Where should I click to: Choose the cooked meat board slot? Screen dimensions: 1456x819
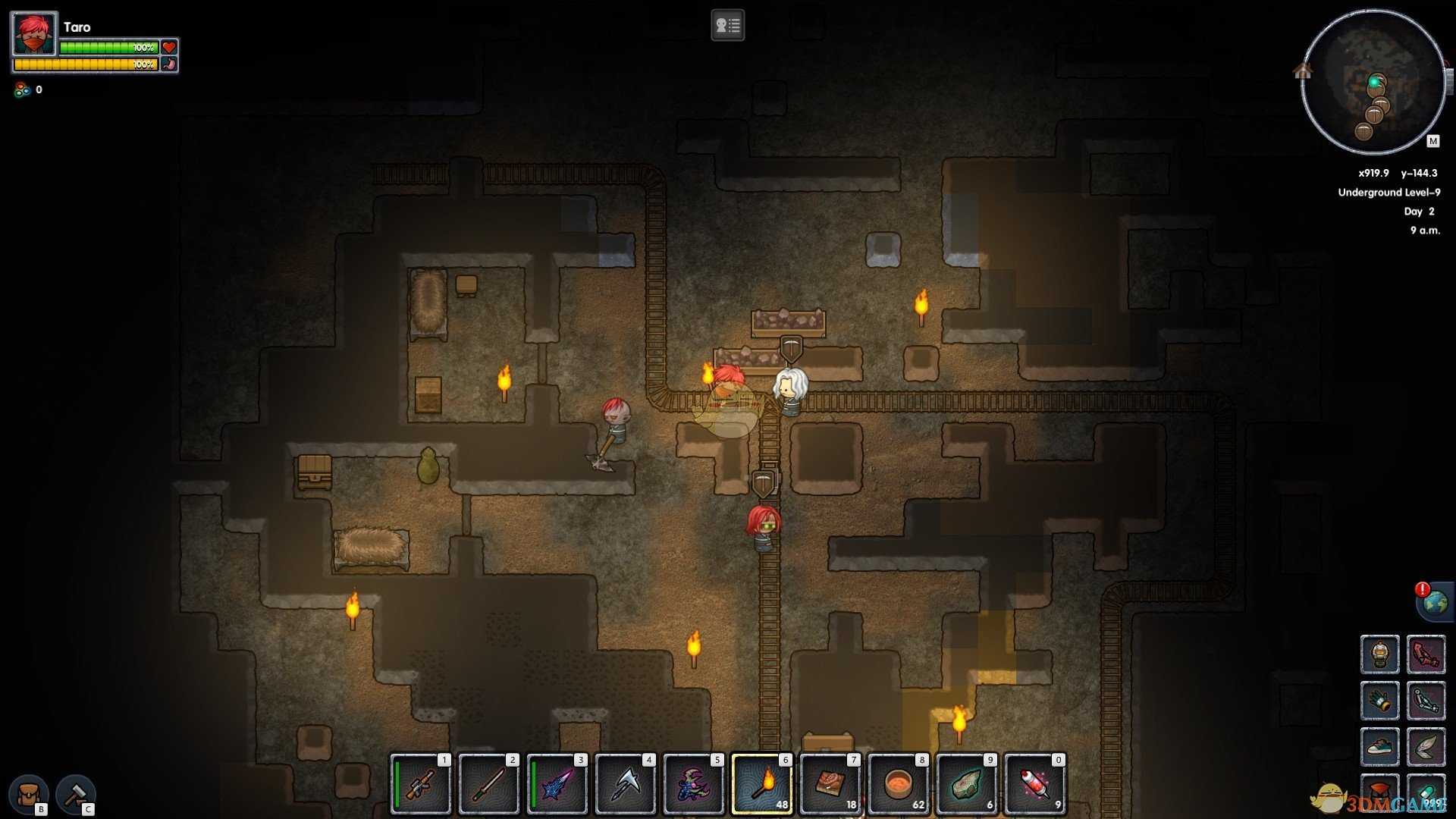coord(830,784)
